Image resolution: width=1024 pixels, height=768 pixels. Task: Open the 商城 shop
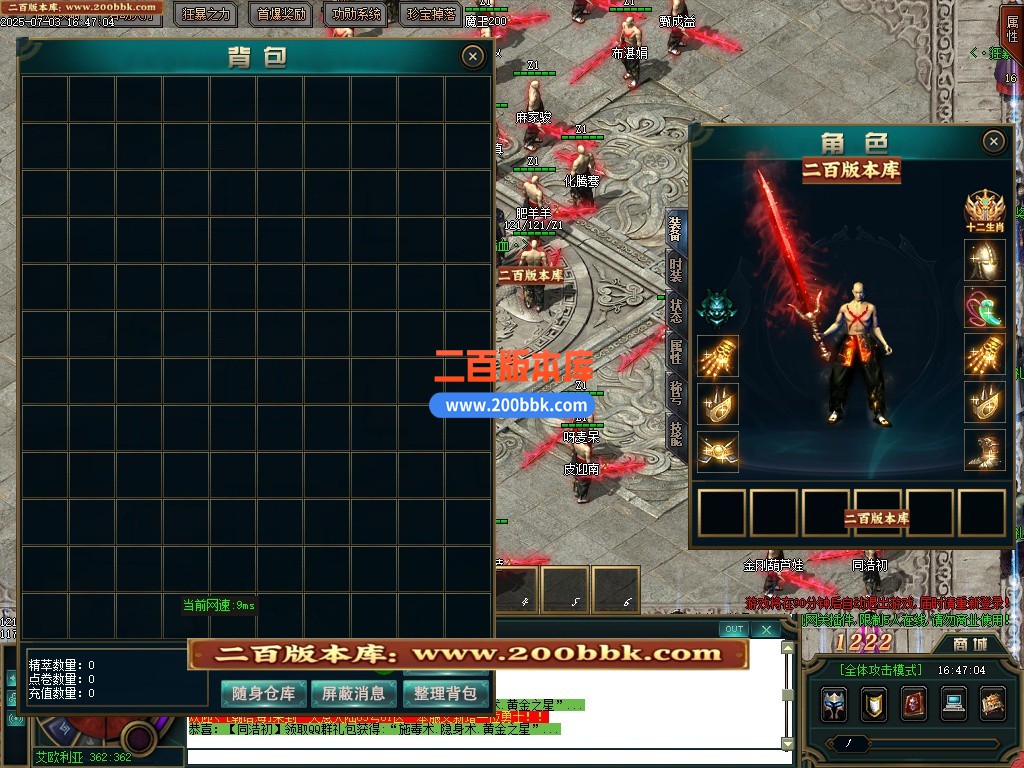click(970, 644)
